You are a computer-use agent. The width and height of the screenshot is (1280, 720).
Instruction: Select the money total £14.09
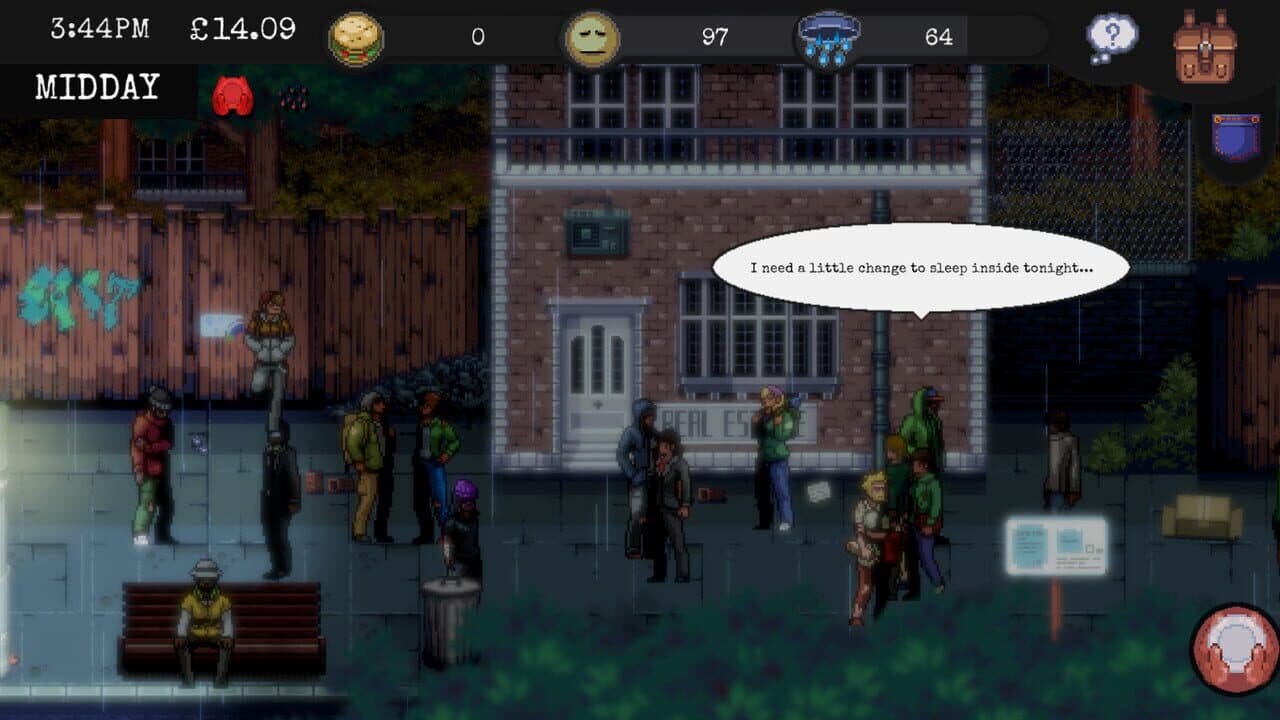(239, 31)
